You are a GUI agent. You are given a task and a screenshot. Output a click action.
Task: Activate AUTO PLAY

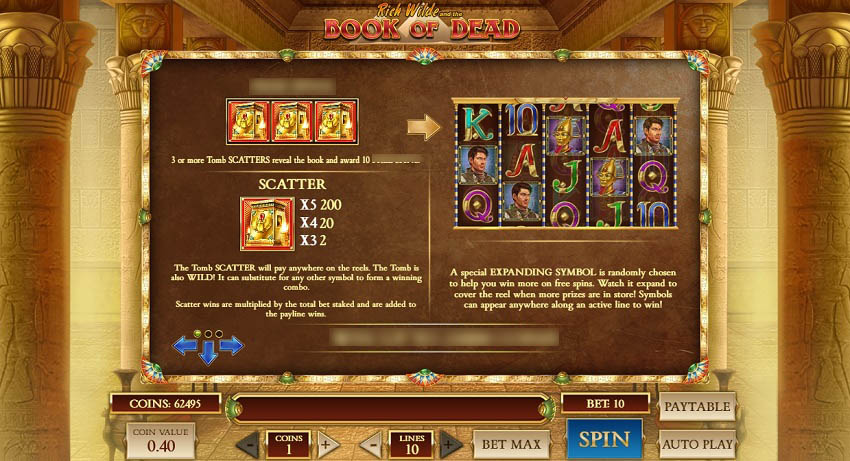(697, 442)
